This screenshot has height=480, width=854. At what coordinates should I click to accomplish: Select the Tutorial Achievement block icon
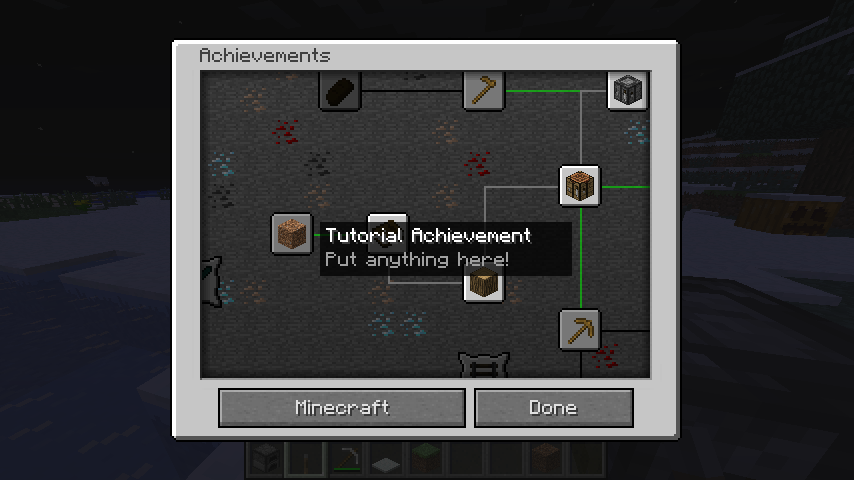coord(292,234)
